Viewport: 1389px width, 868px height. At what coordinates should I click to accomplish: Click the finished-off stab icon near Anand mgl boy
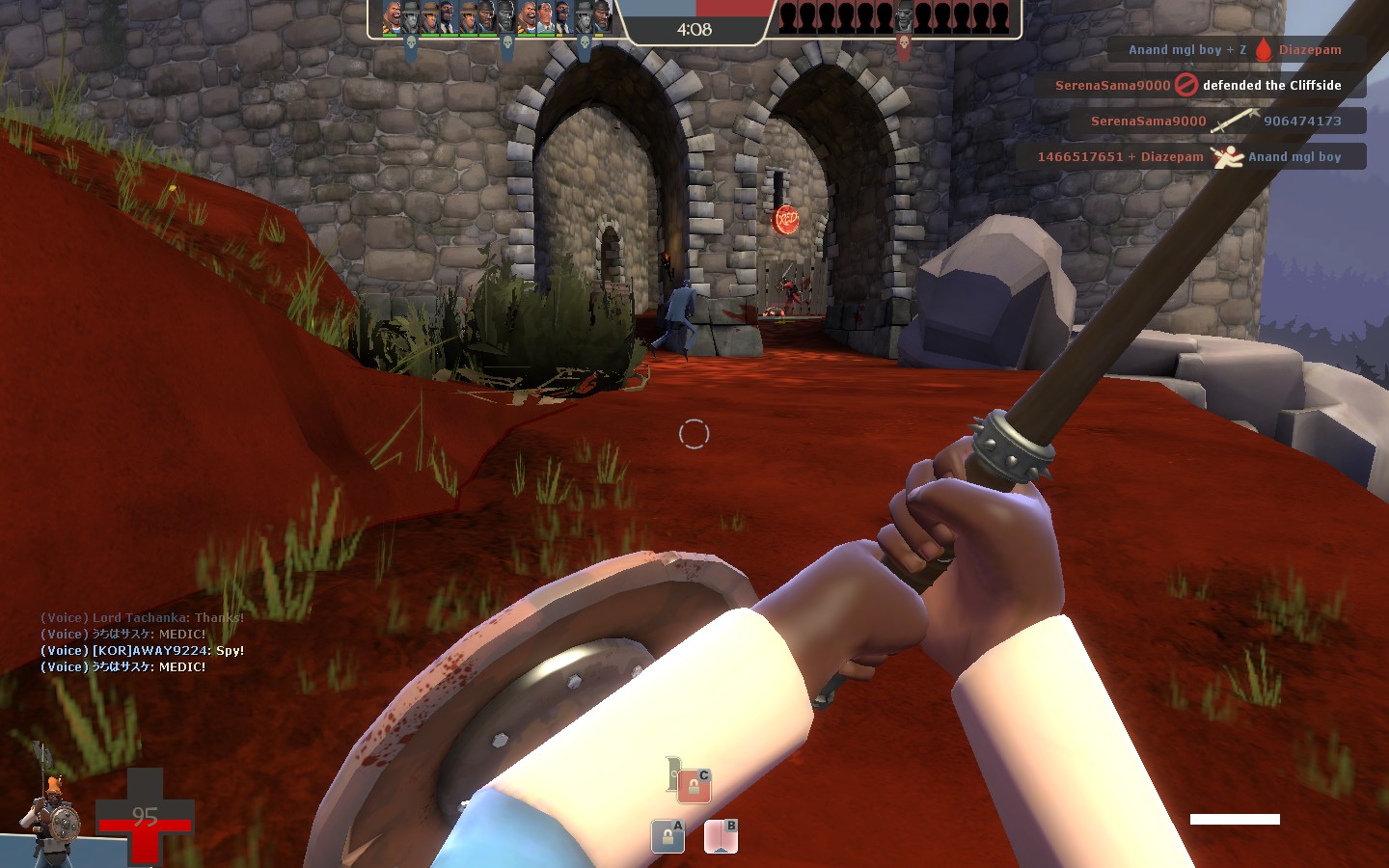(x=1231, y=156)
